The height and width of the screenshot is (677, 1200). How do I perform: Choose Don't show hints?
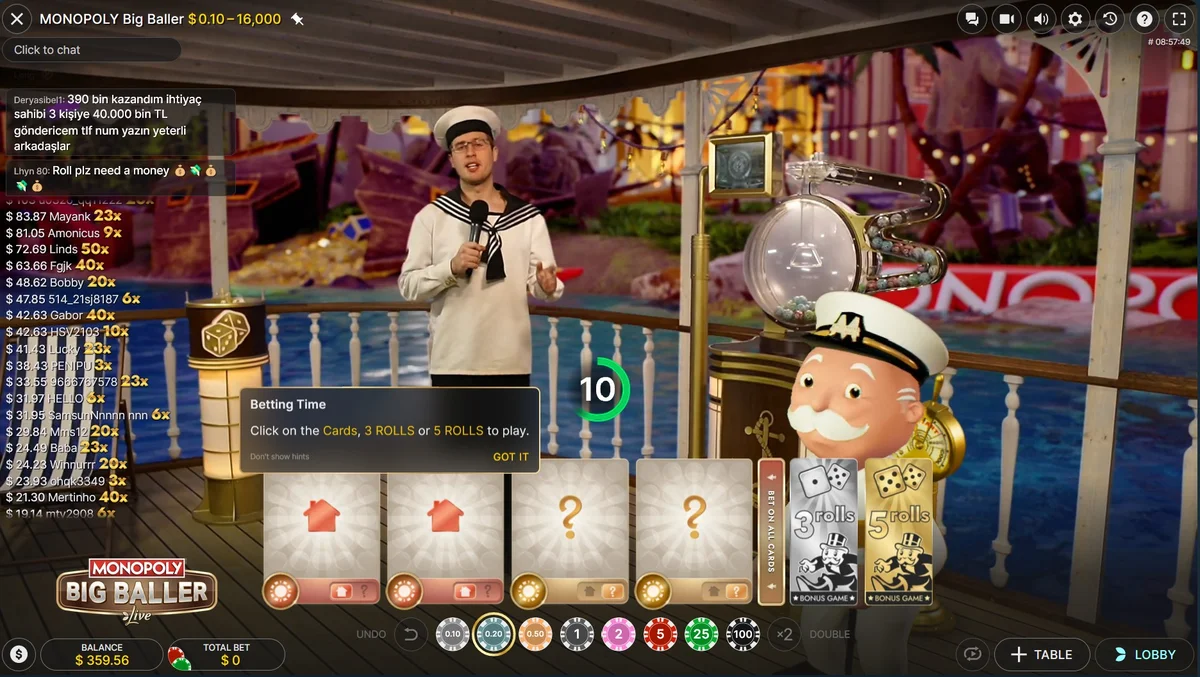(x=279, y=457)
